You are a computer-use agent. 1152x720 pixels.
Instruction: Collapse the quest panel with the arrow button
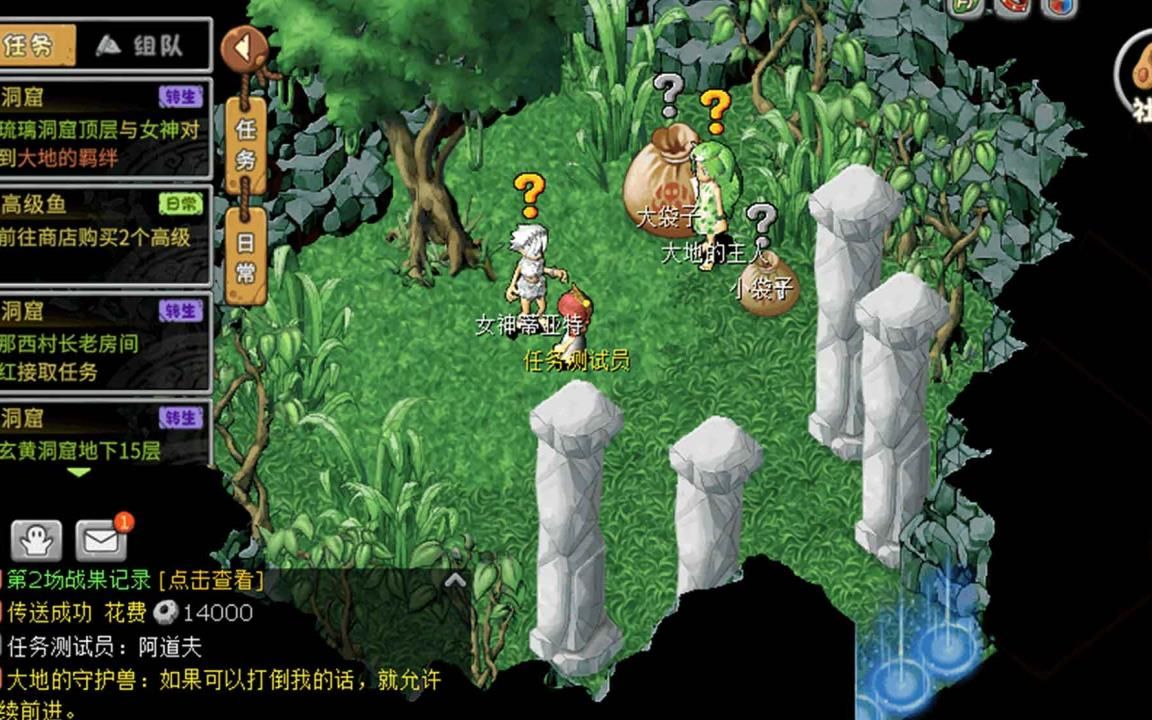click(243, 47)
